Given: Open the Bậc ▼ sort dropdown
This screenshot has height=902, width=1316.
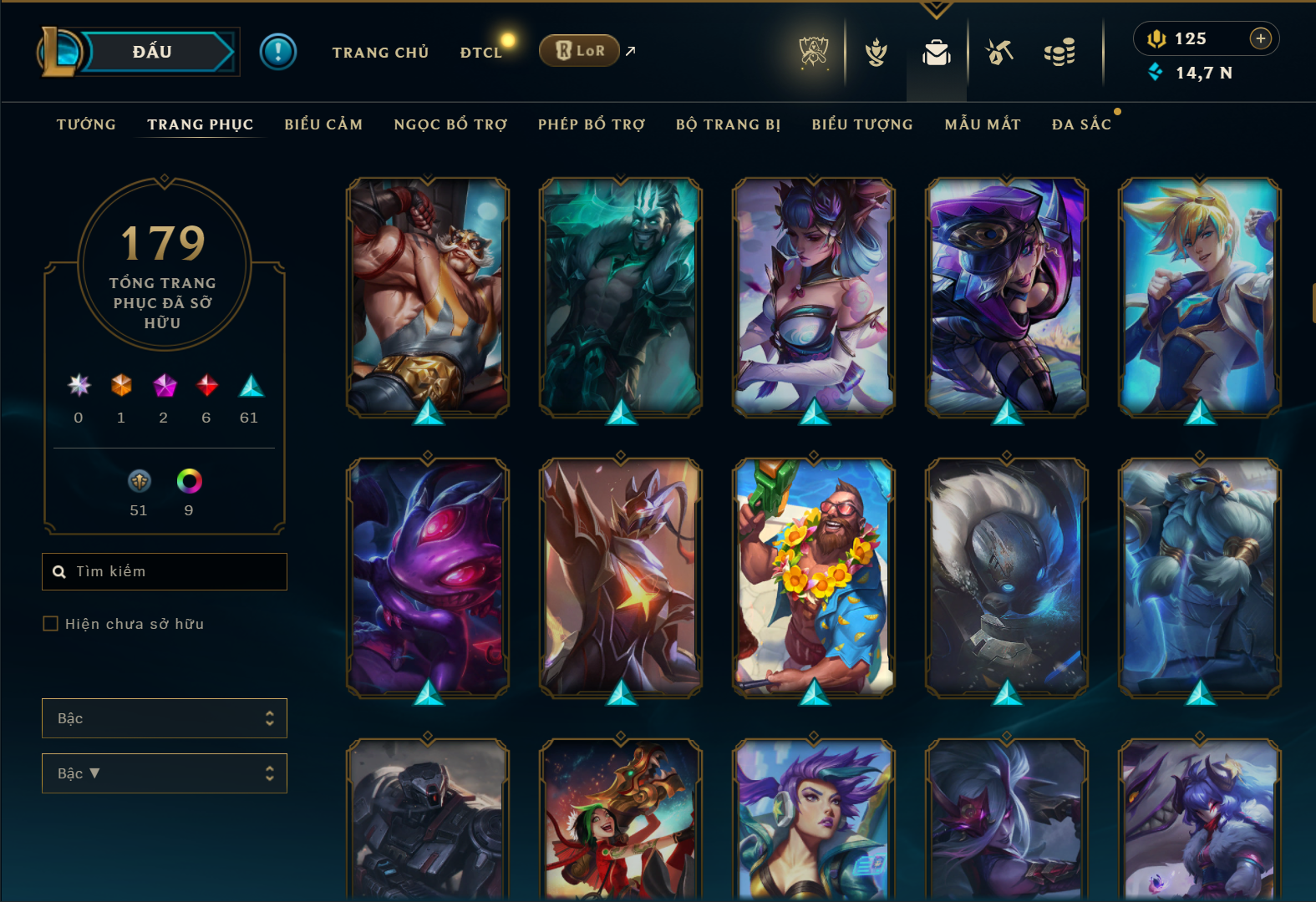Looking at the screenshot, I should pos(165,773).
